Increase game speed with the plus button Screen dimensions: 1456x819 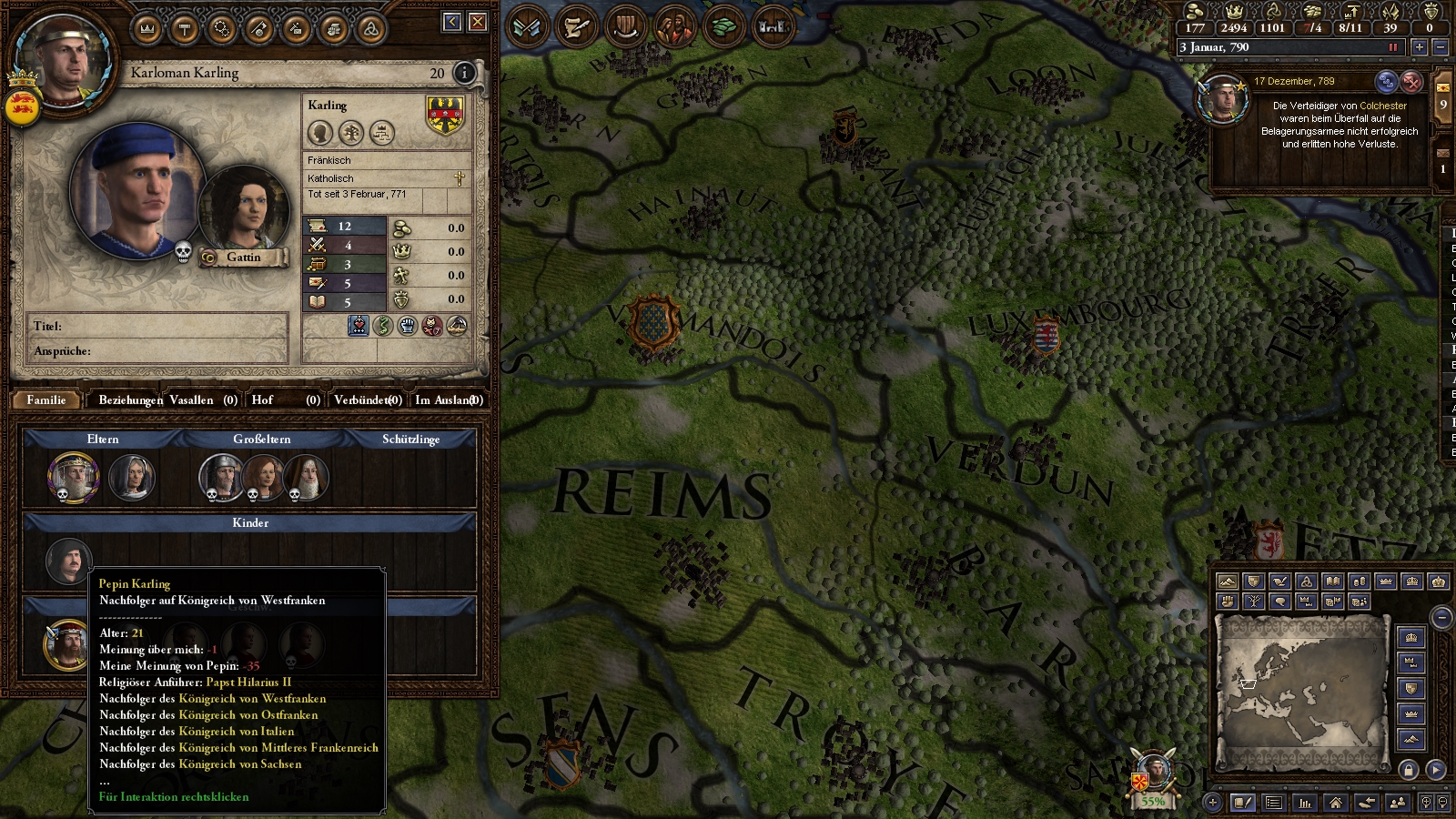tap(1419, 47)
